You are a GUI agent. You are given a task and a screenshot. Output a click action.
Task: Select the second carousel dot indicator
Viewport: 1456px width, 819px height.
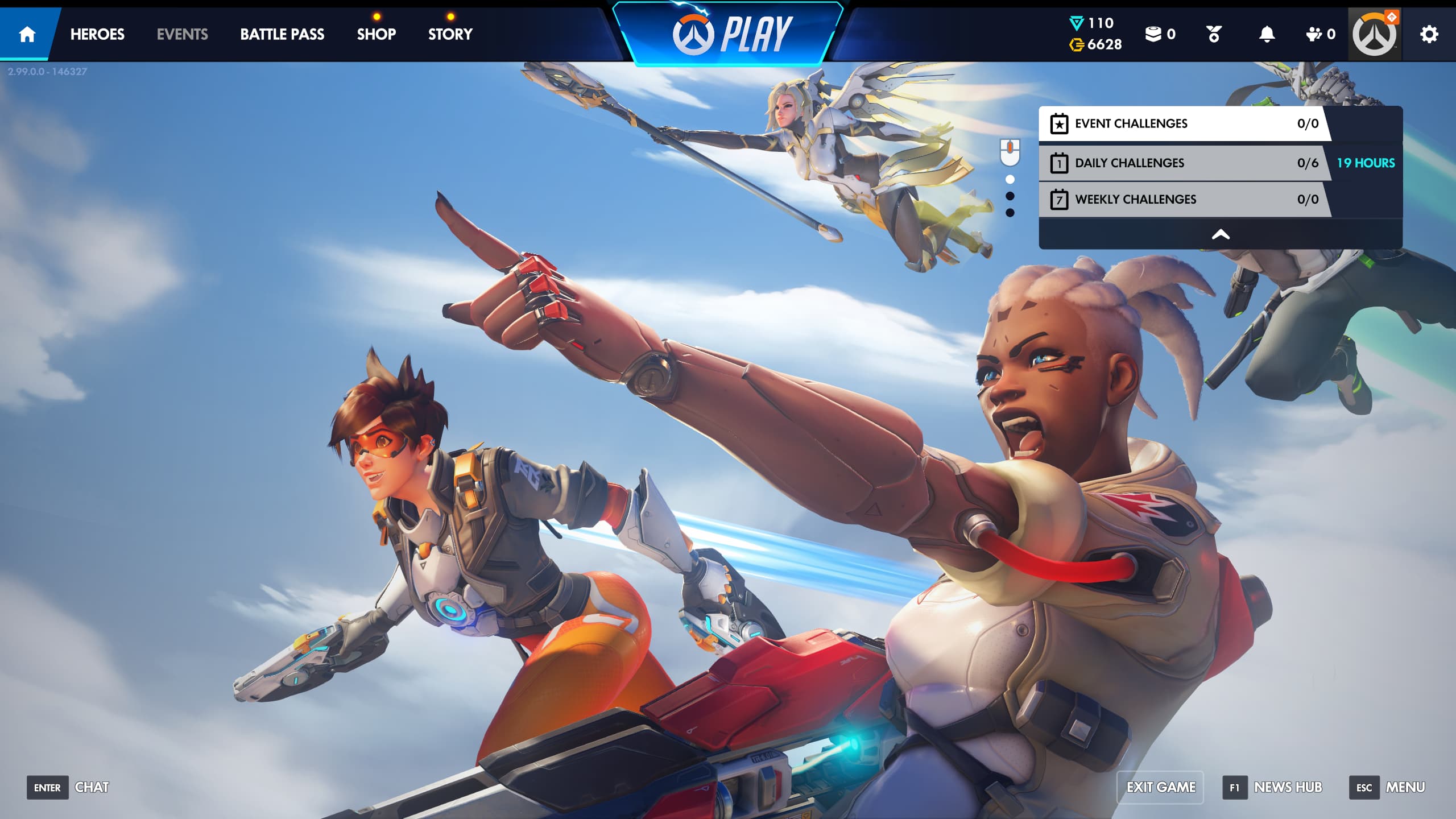(x=1010, y=195)
